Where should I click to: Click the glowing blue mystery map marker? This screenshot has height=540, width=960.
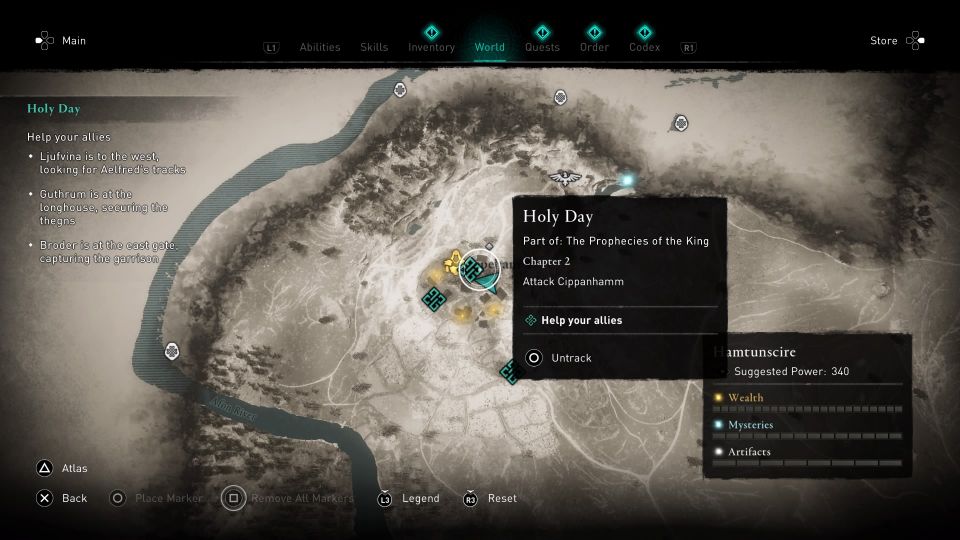click(628, 180)
